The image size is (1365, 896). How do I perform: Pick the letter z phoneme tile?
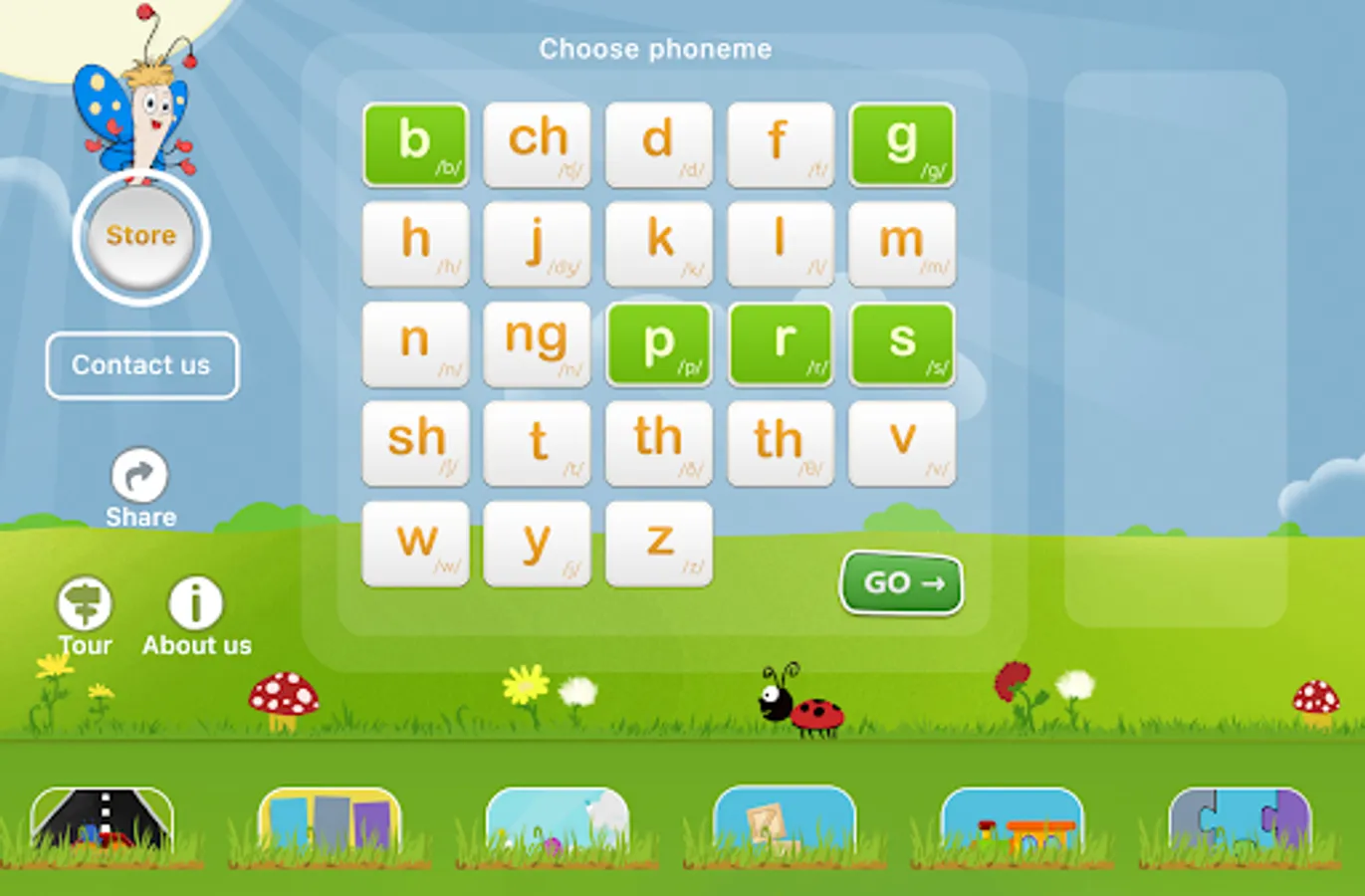pyautogui.click(x=658, y=544)
